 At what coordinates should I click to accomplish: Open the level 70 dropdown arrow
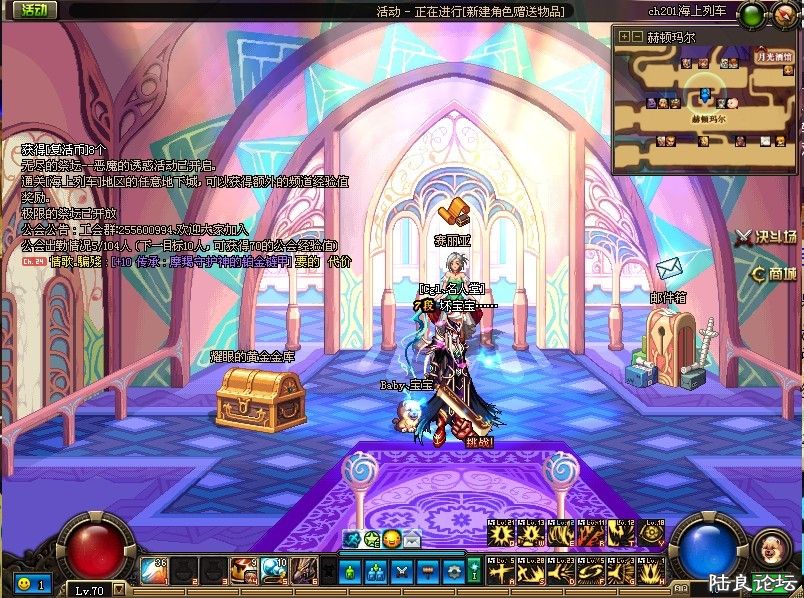(120, 589)
